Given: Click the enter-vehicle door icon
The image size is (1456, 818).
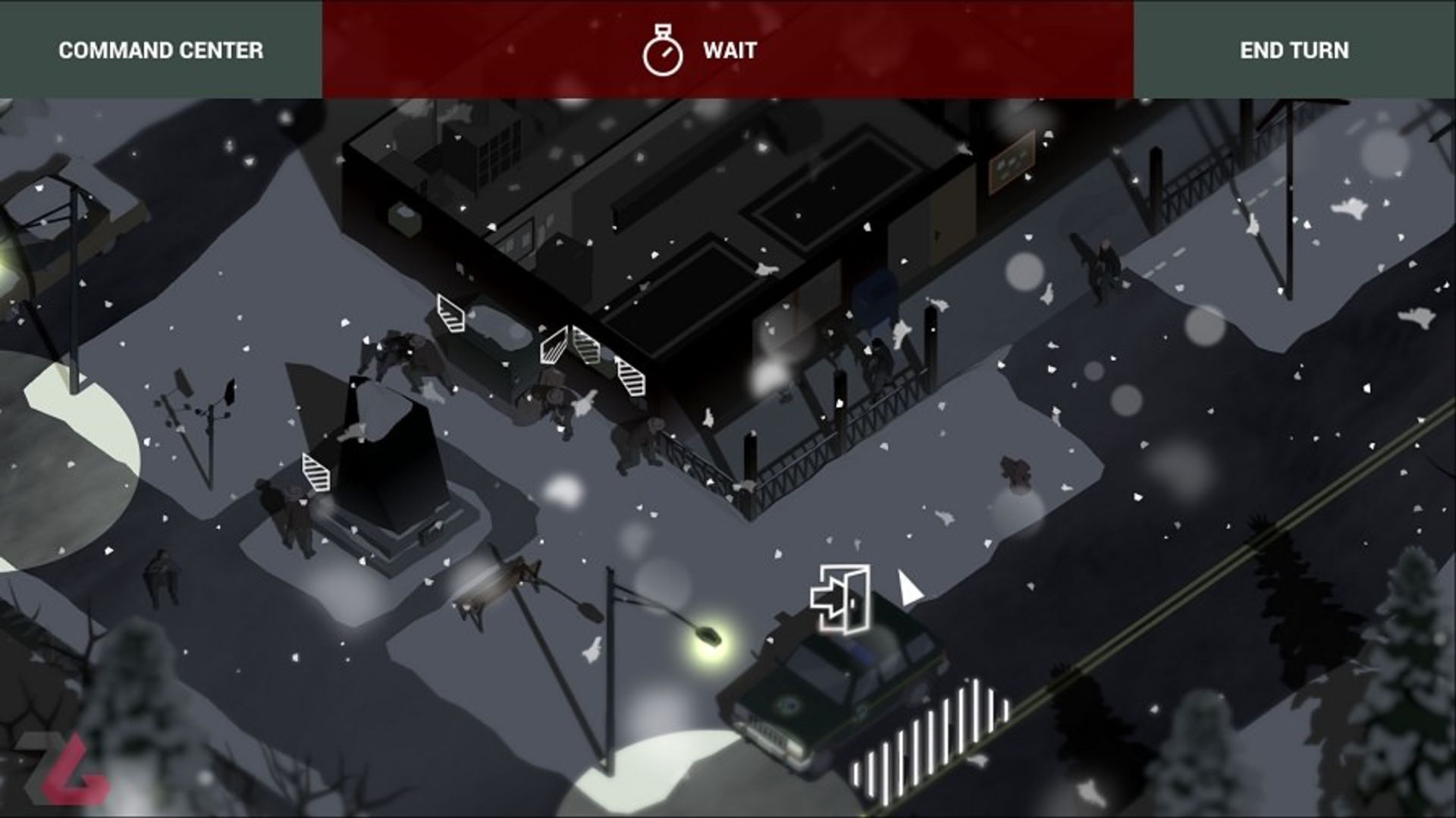Looking at the screenshot, I should tap(840, 599).
